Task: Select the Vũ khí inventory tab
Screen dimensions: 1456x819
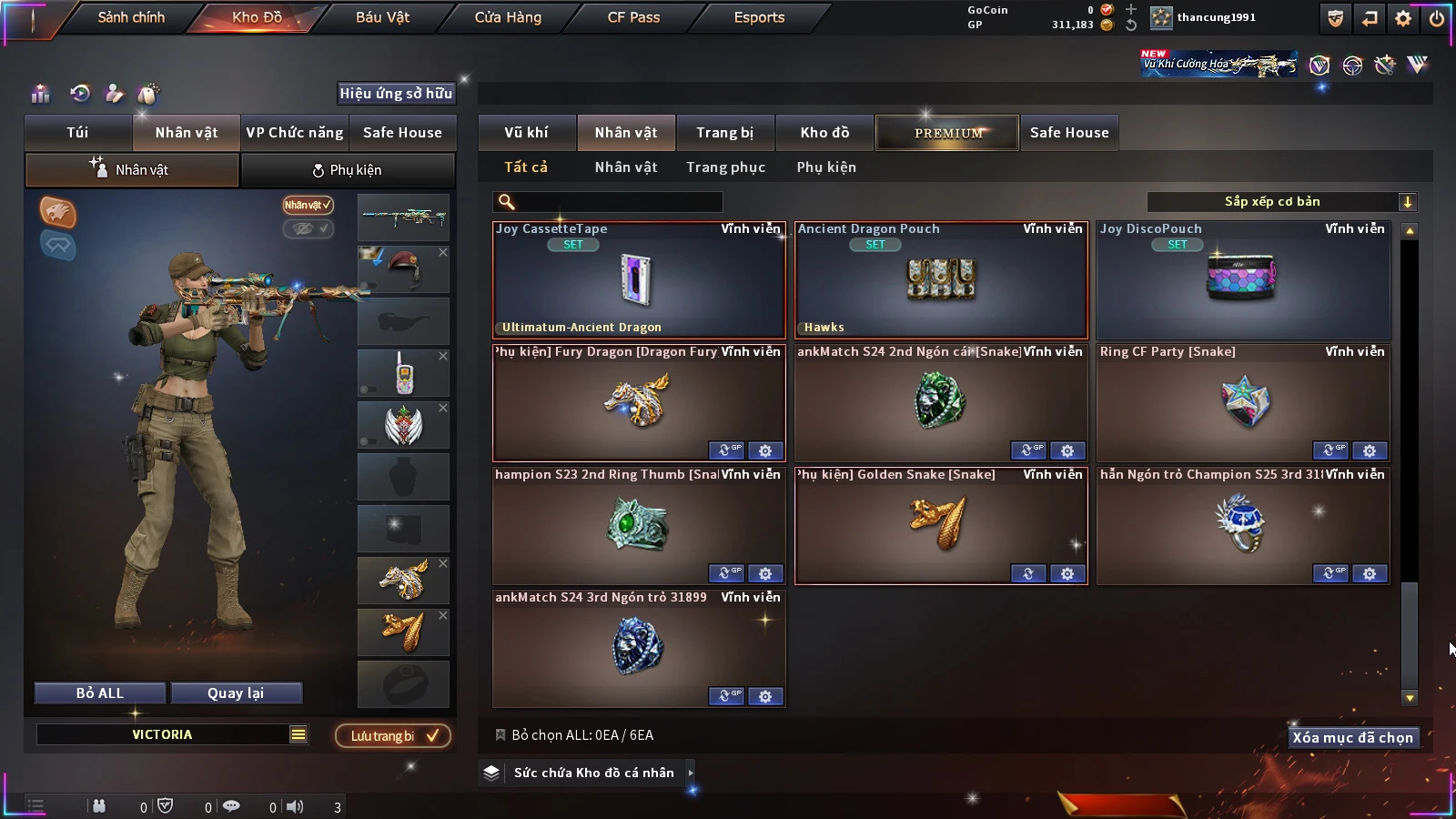Action: [526, 133]
